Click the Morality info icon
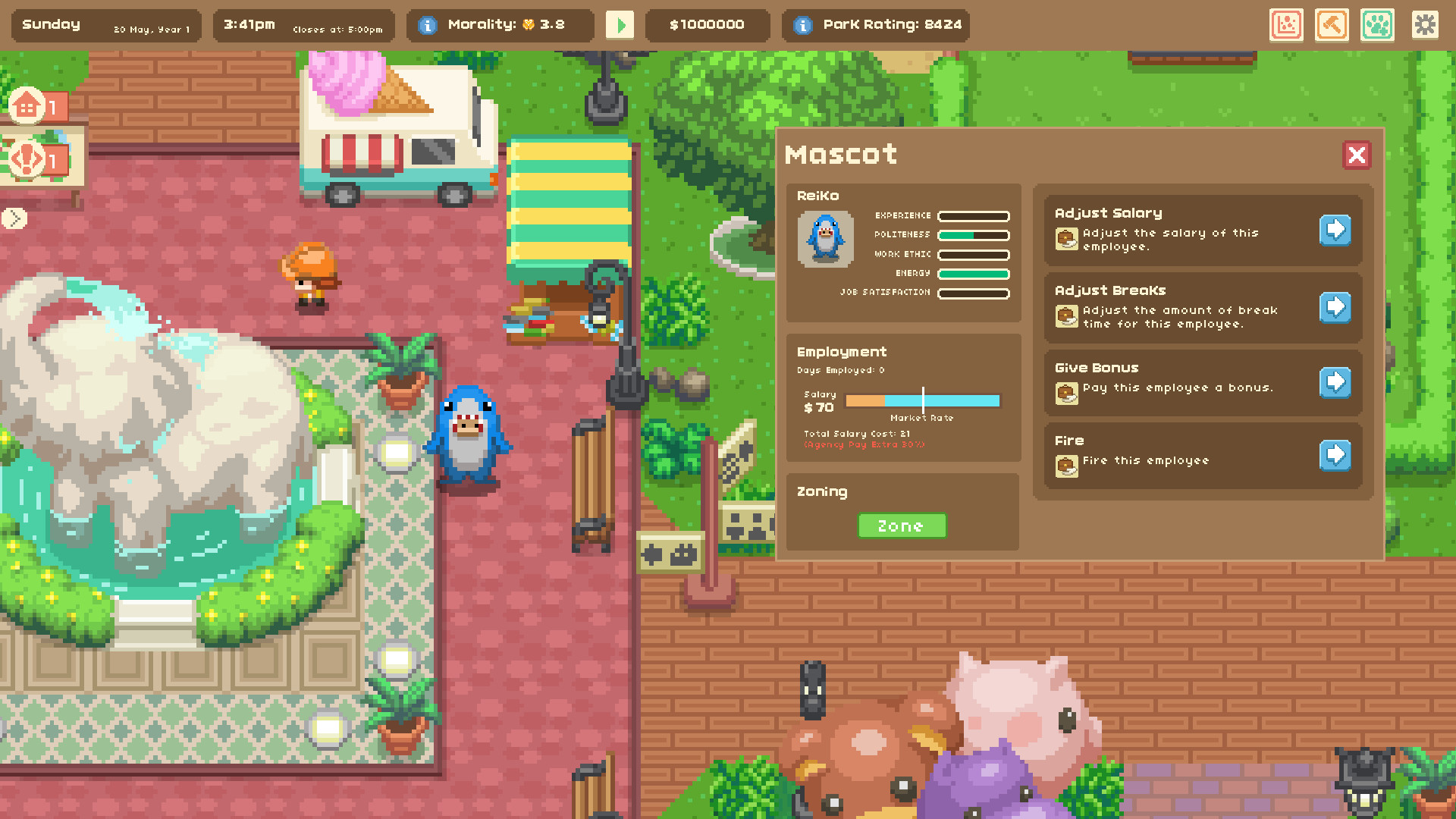Screen dimensions: 1456x819 pos(427,24)
